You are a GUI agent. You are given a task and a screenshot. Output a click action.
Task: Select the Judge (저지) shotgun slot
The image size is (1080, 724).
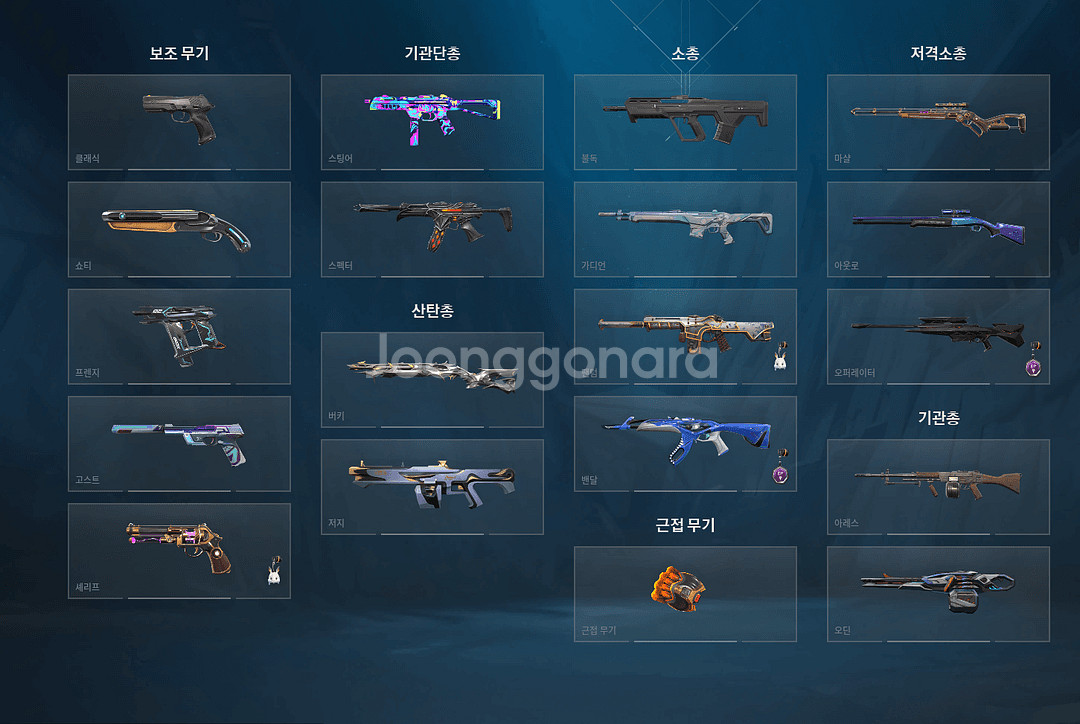pyautogui.click(x=432, y=486)
